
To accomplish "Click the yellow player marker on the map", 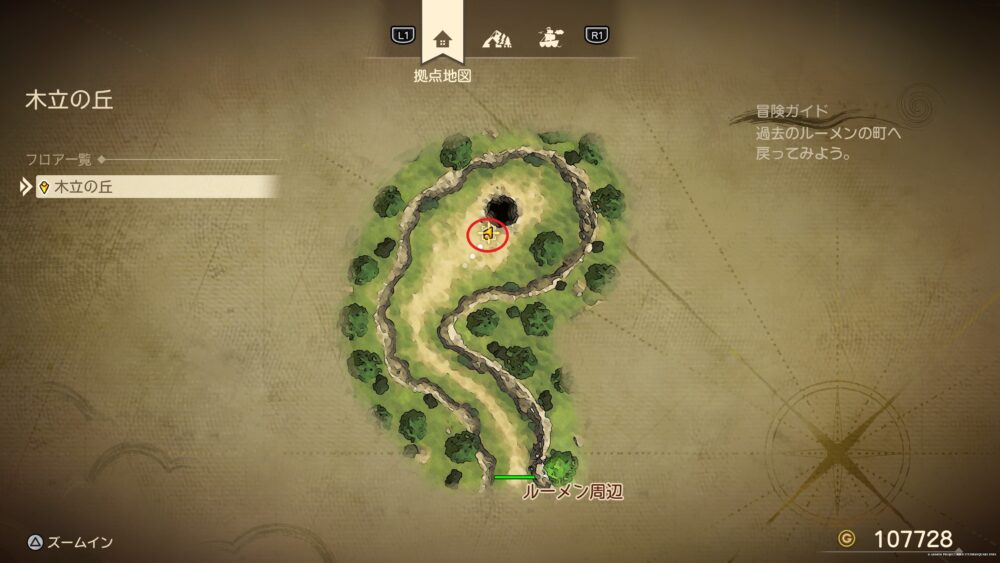I will [489, 234].
